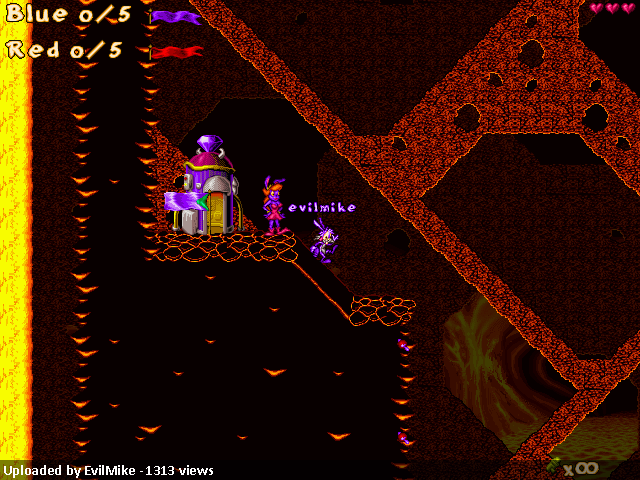
Task: Select the green blaster weapon icon
Action: click(551, 465)
